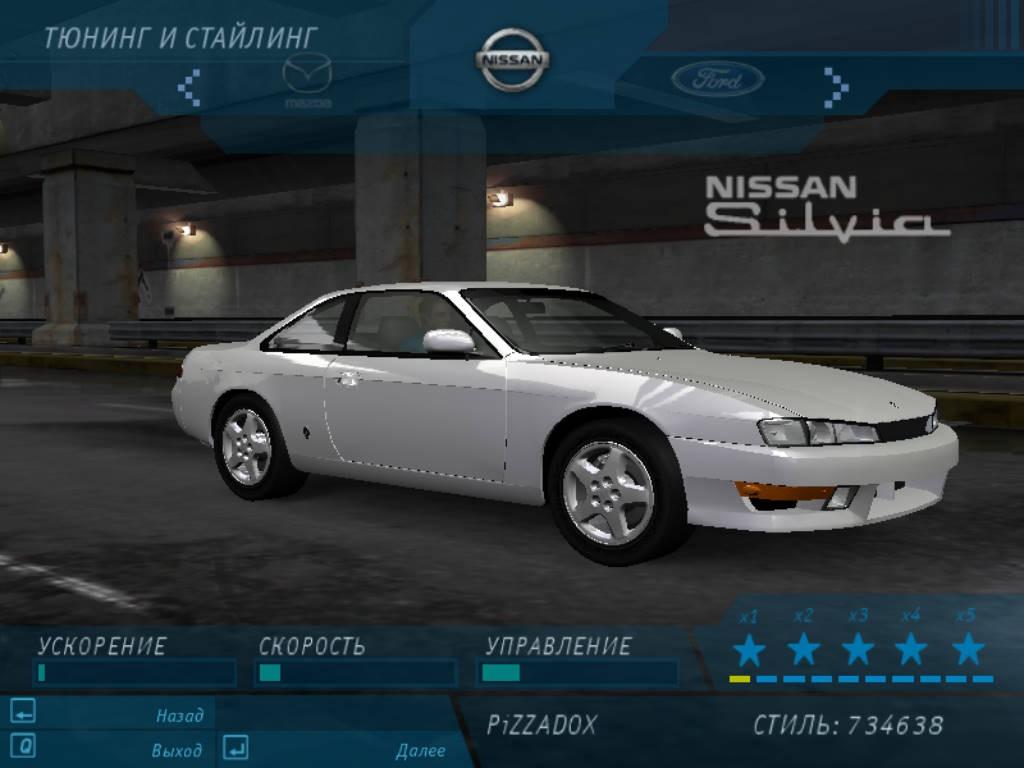Click the right arrow to next manufacturer
Screen dimensions: 1024x768
pos(835,87)
